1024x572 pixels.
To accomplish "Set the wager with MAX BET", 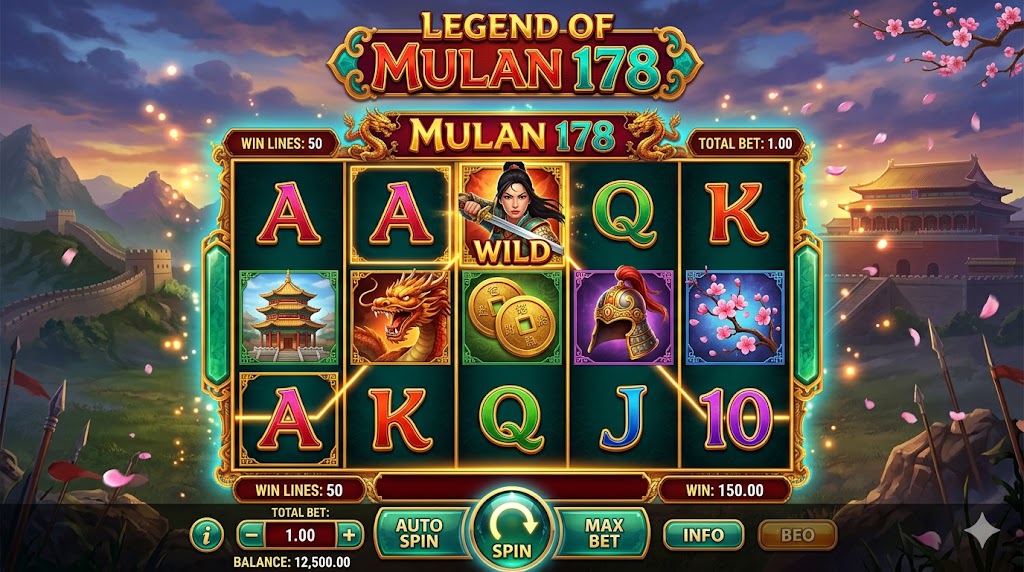I will click(x=604, y=533).
